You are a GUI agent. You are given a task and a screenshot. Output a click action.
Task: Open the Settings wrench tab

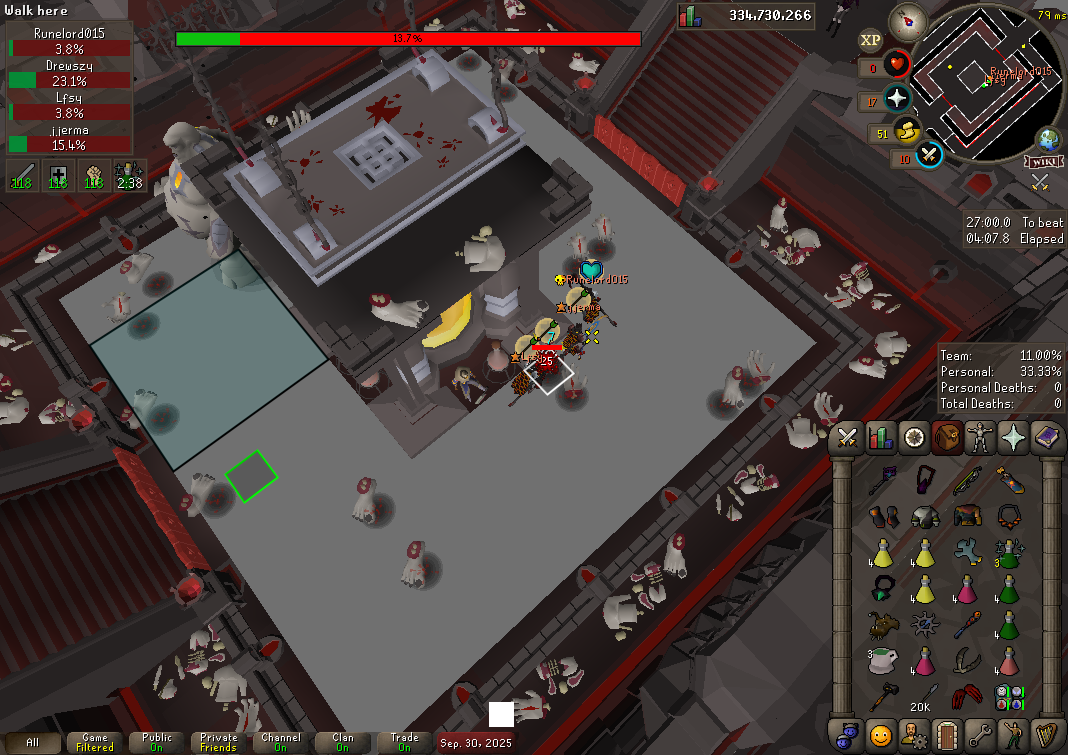(980, 733)
